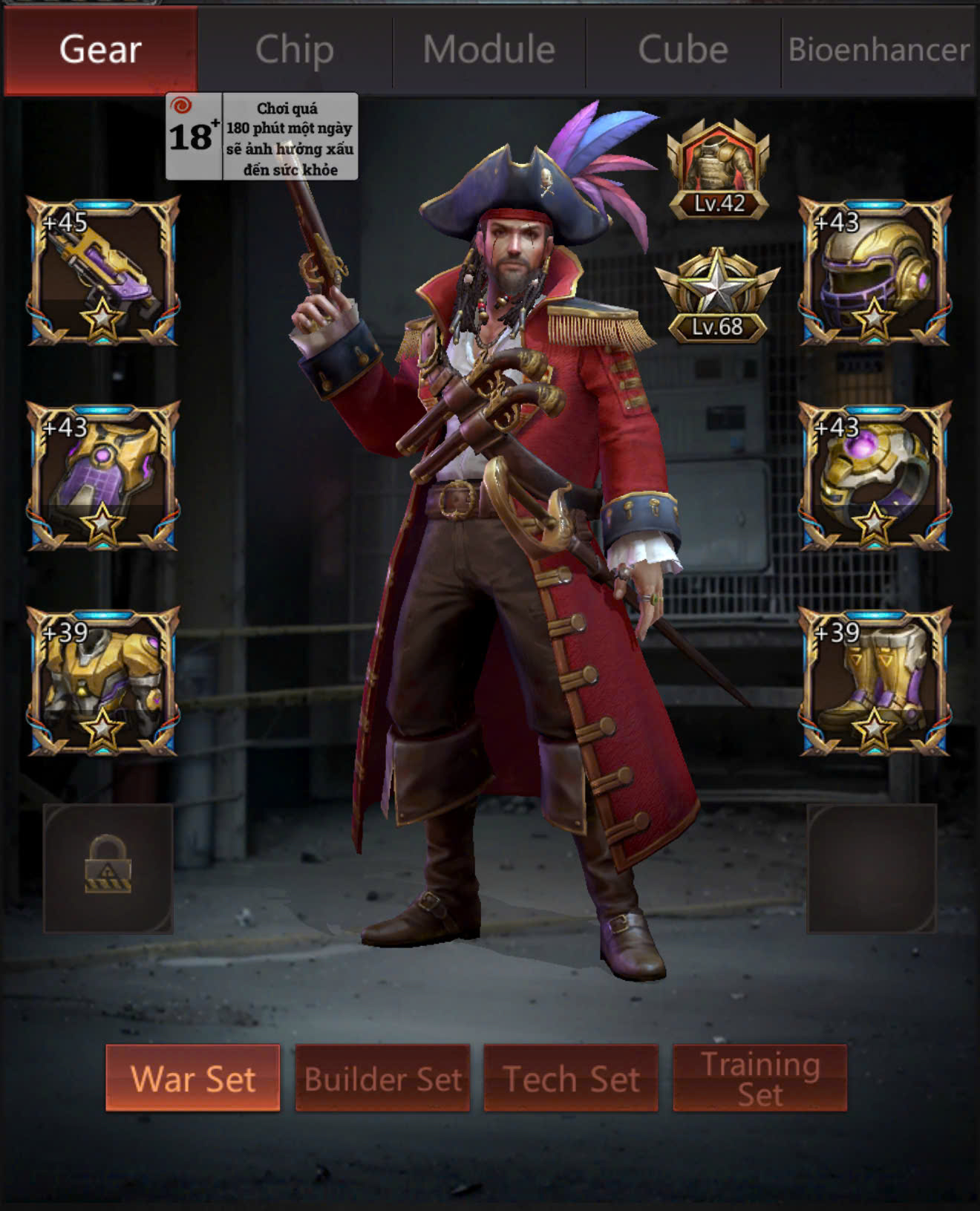Switch to the Builder Set
Screen dimensions: 980x1211
382,1078
